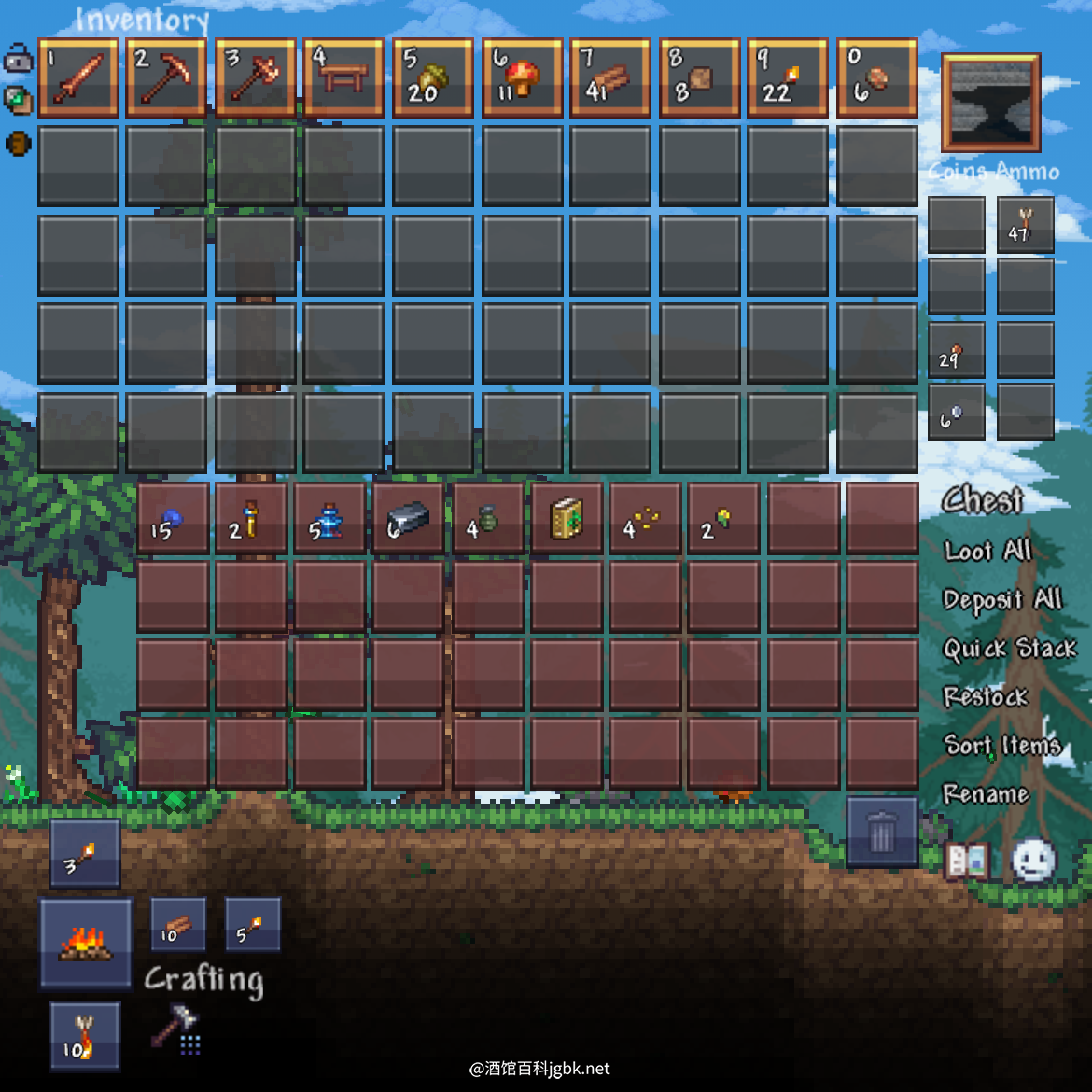
Task: Craft the campfire recipe
Action: tap(85, 943)
